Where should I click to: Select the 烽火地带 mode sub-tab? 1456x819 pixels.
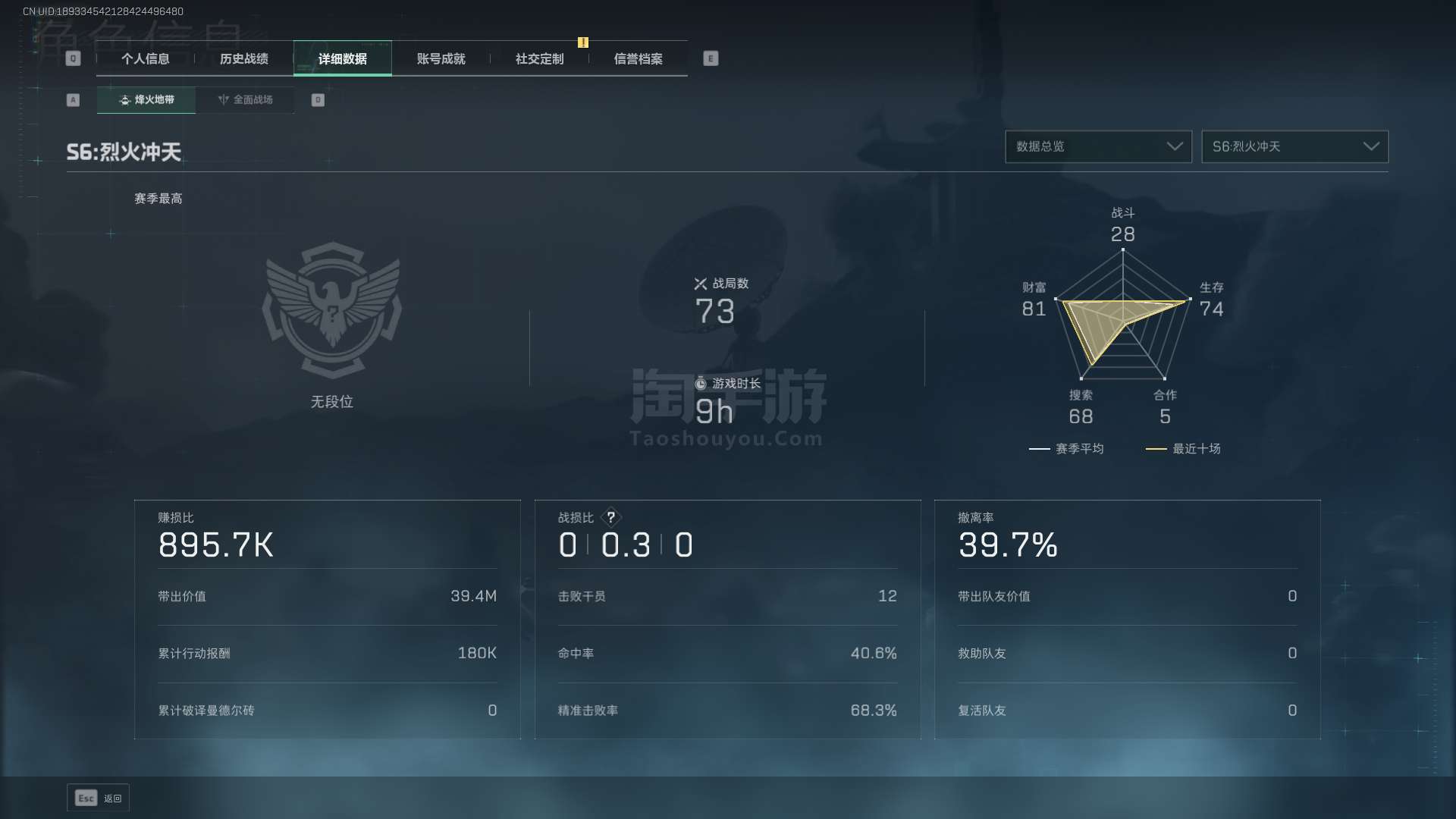[146, 100]
